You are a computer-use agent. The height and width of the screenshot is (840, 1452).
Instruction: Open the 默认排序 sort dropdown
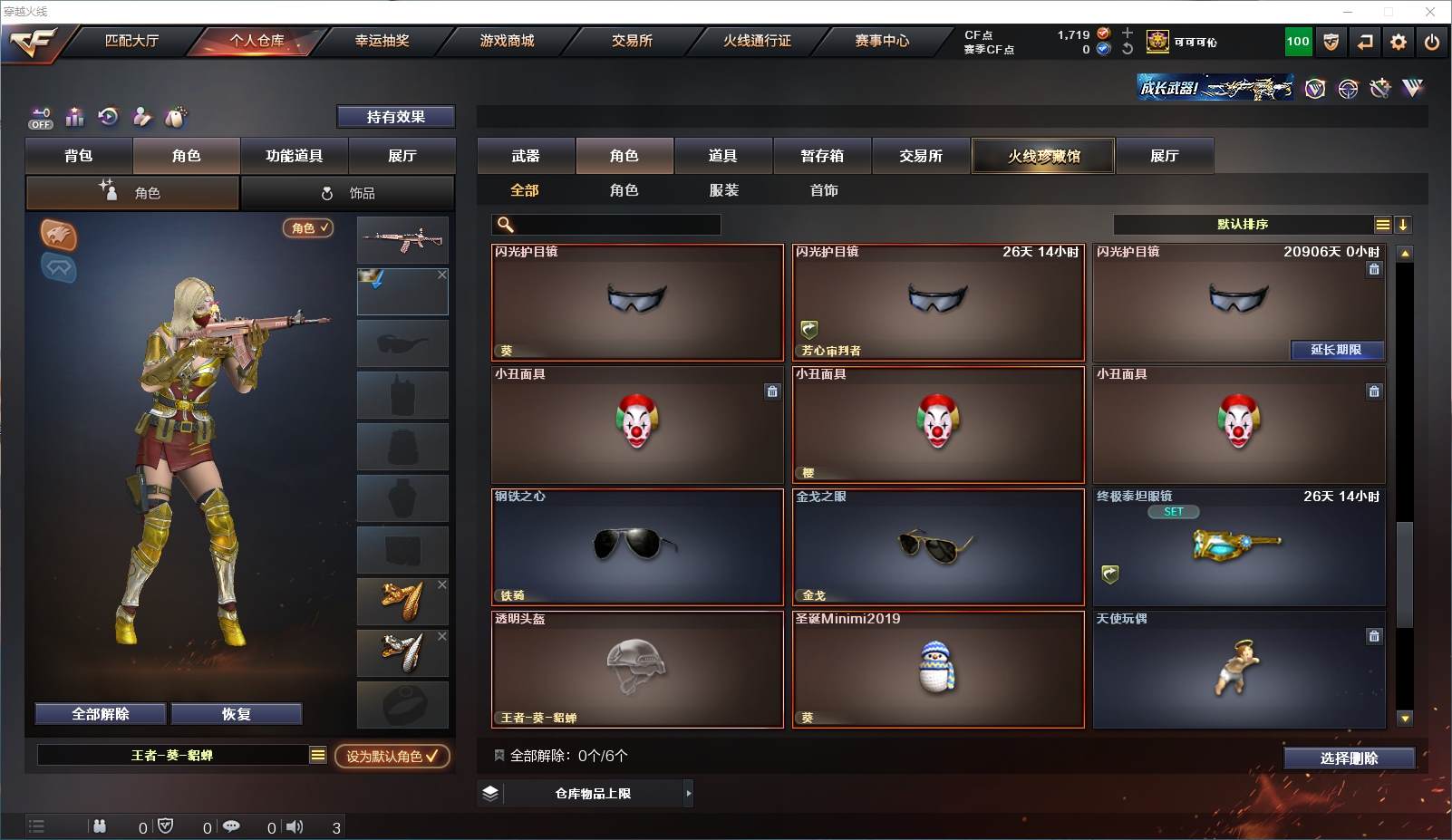(1243, 225)
